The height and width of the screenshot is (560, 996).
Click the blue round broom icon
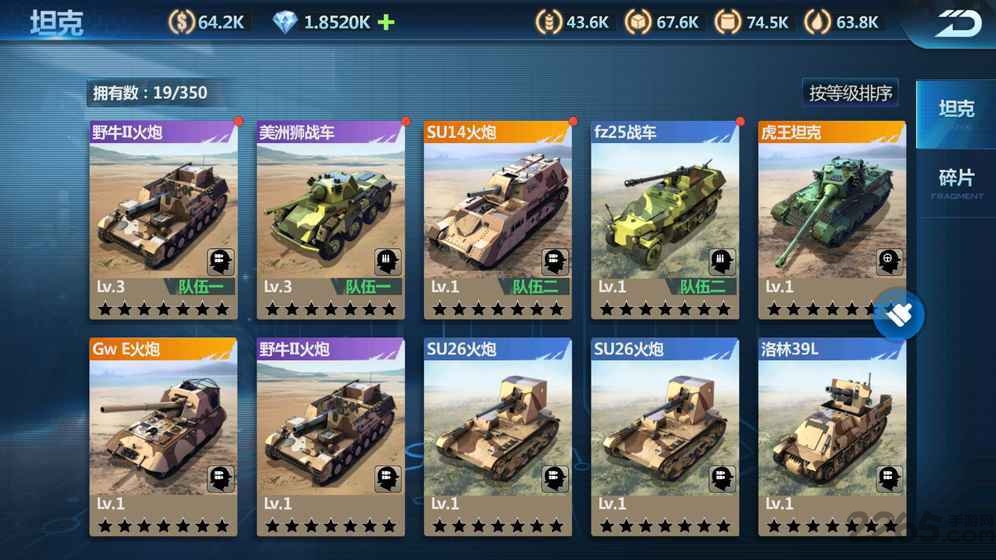(898, 317)
